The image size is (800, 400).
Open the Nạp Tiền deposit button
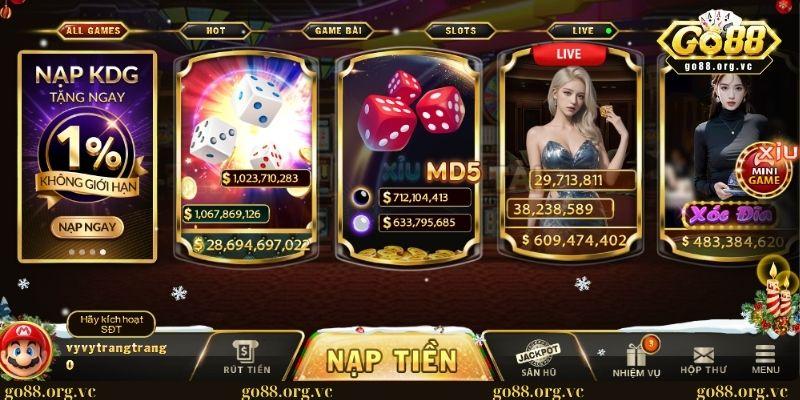(x=392, y=359)
